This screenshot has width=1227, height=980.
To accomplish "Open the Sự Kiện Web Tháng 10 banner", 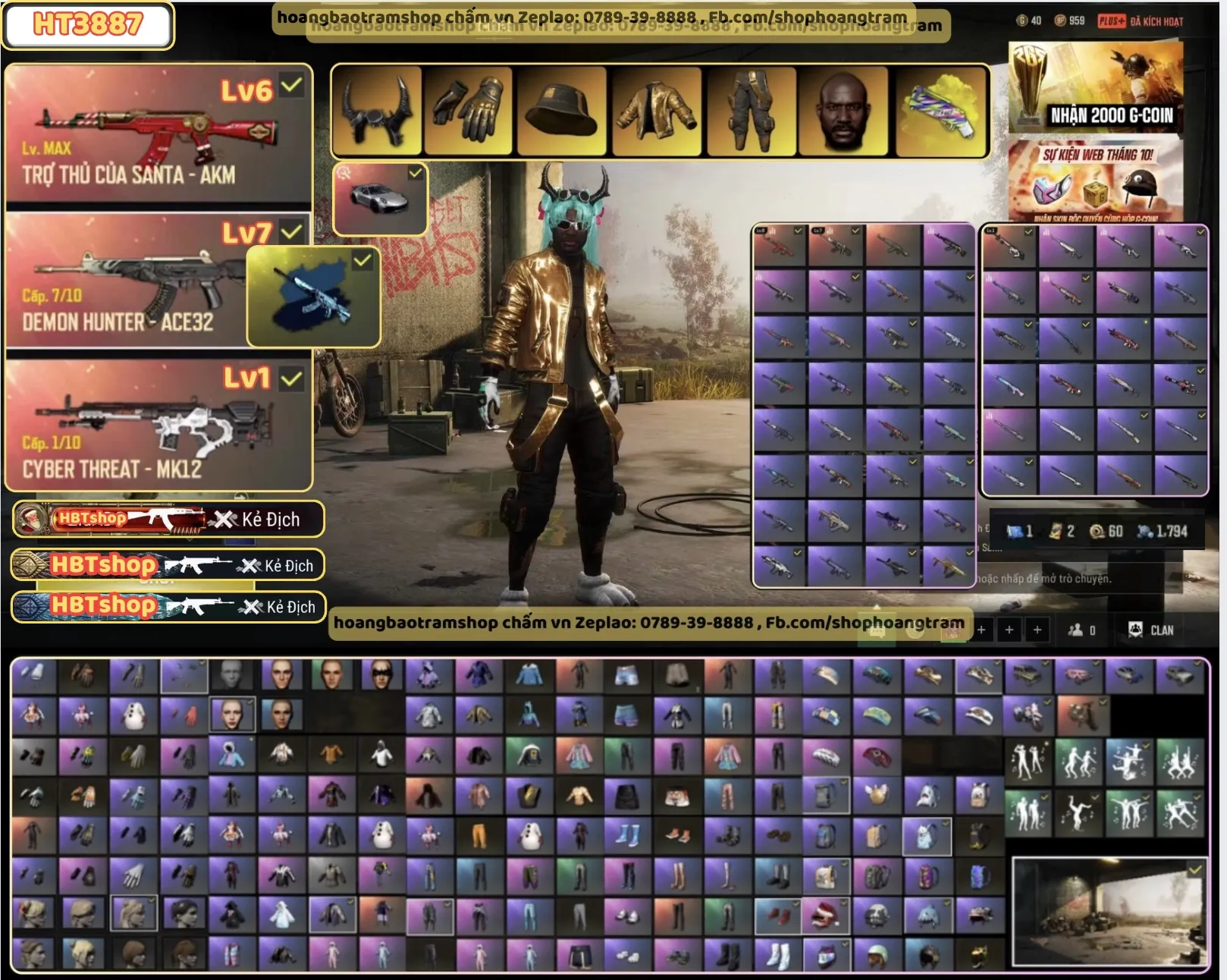I will [1095, 181].
